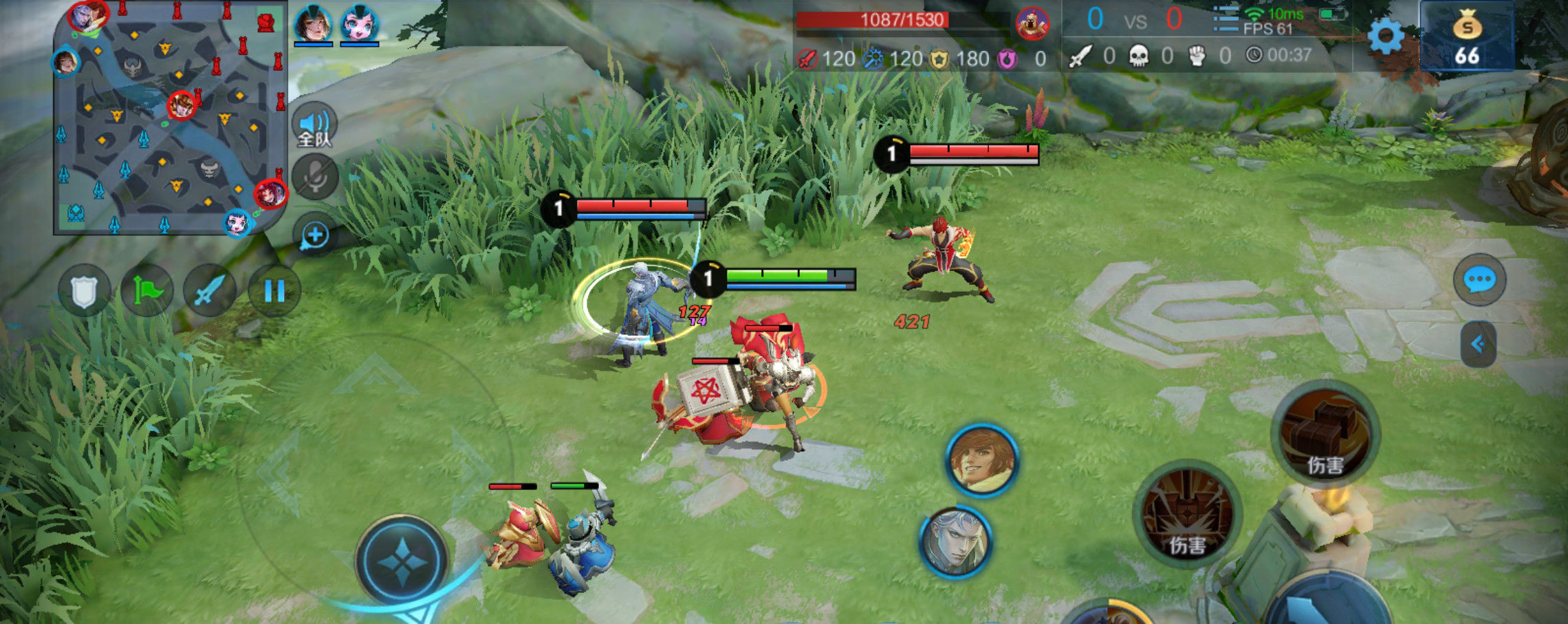Target the white-haired hero portrait

point(955,542)
